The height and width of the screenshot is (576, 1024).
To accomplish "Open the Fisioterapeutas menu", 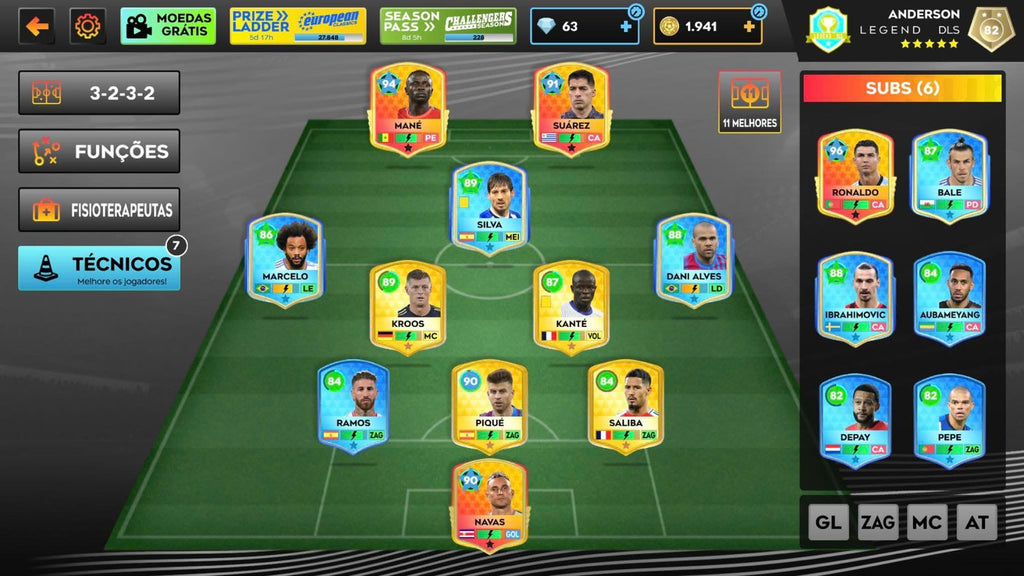I will pos(99,211).
